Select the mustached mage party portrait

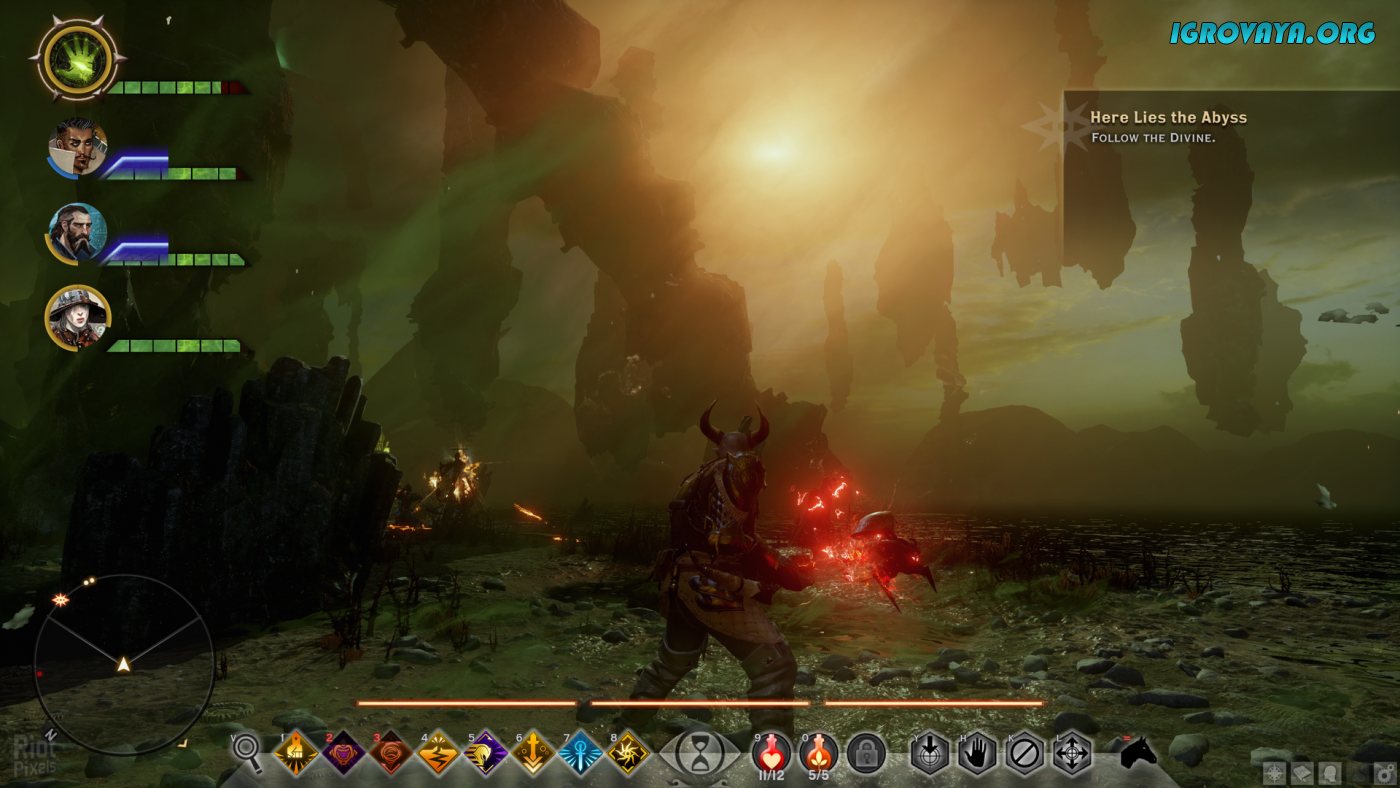[77, 148]
